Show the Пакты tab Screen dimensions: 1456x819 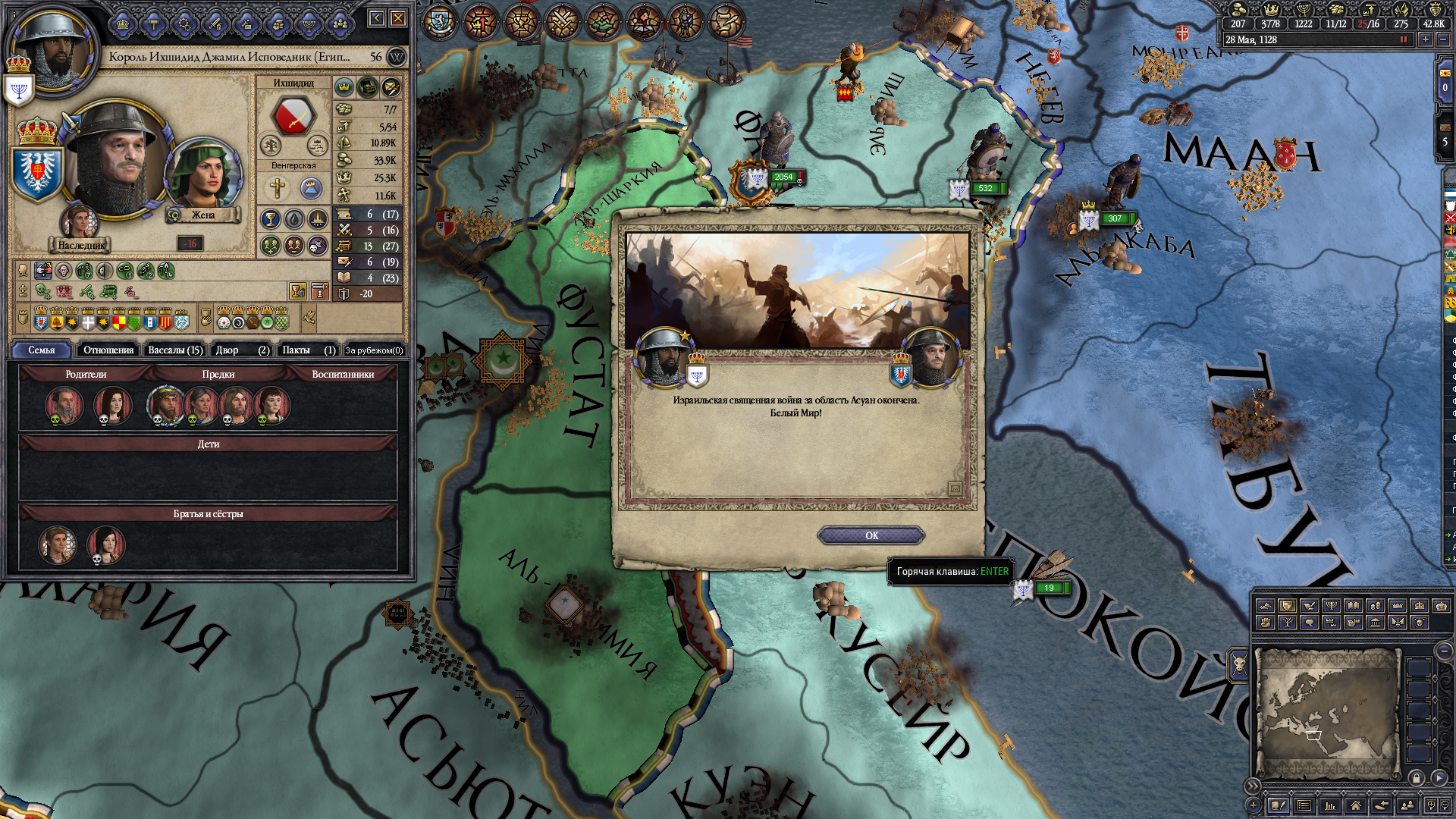(308, 350)
